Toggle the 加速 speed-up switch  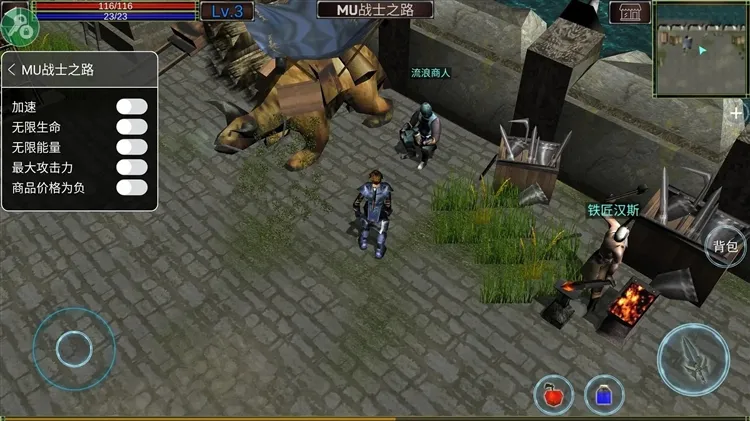pyautogui.click(x=132, y=106)
